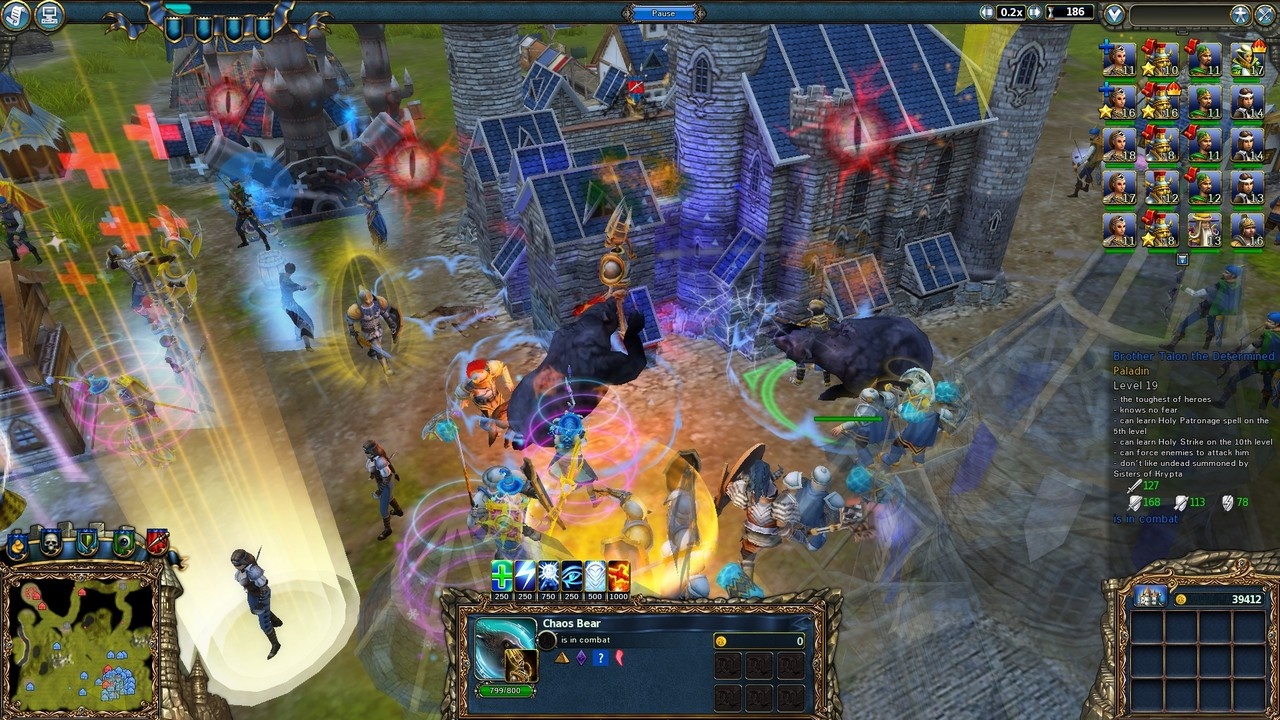
Task: Click the Chaos Bear 799/800 health bar
Action: [x=505, y=691]
